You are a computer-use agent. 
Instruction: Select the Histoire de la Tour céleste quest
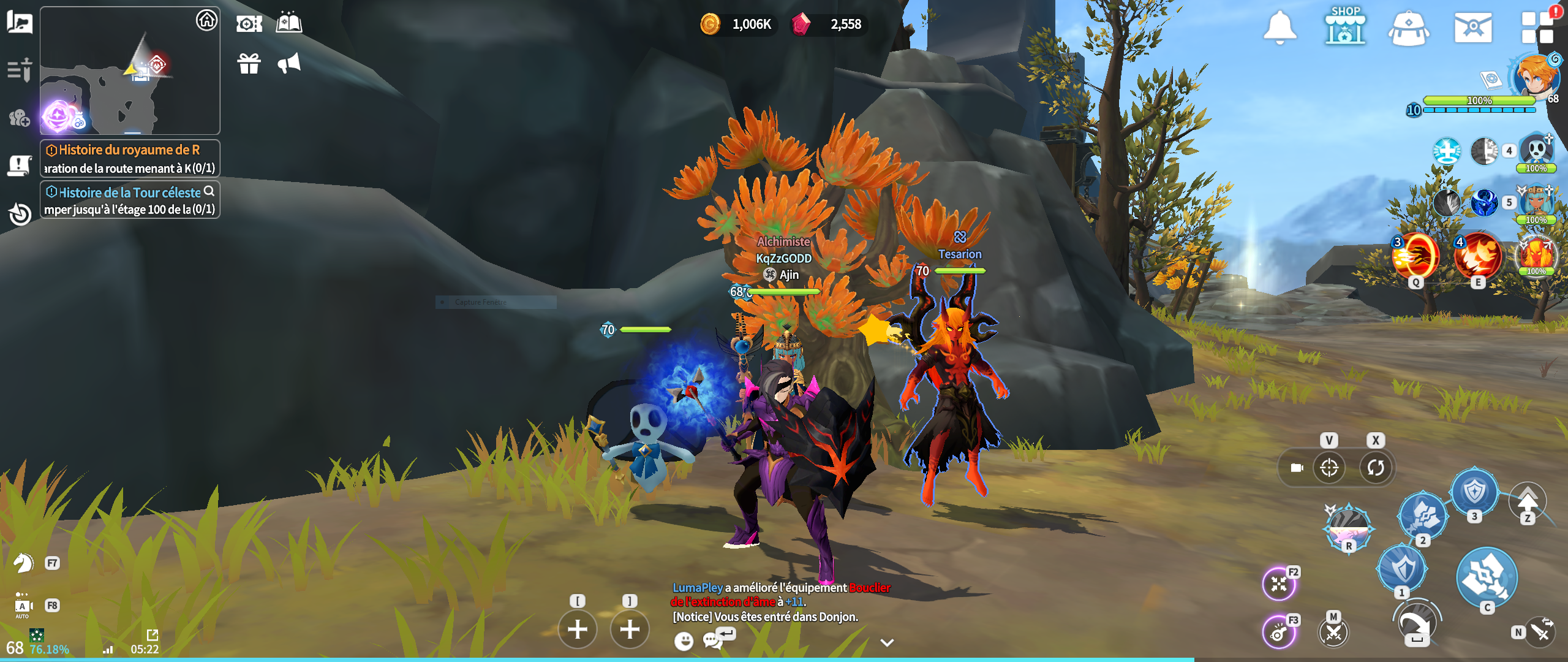(x=130, y=200)
